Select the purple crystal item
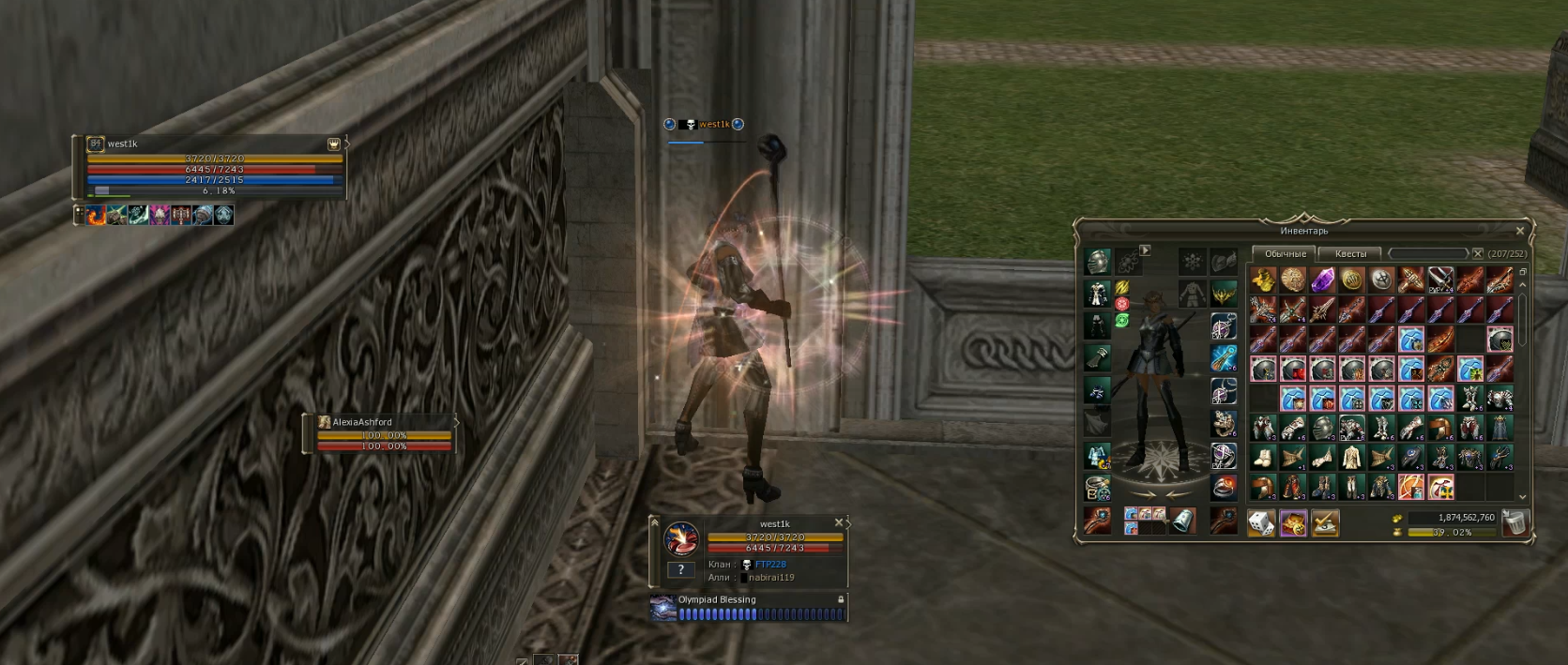Screen dimensions: 1568x665 point(1322,280)
